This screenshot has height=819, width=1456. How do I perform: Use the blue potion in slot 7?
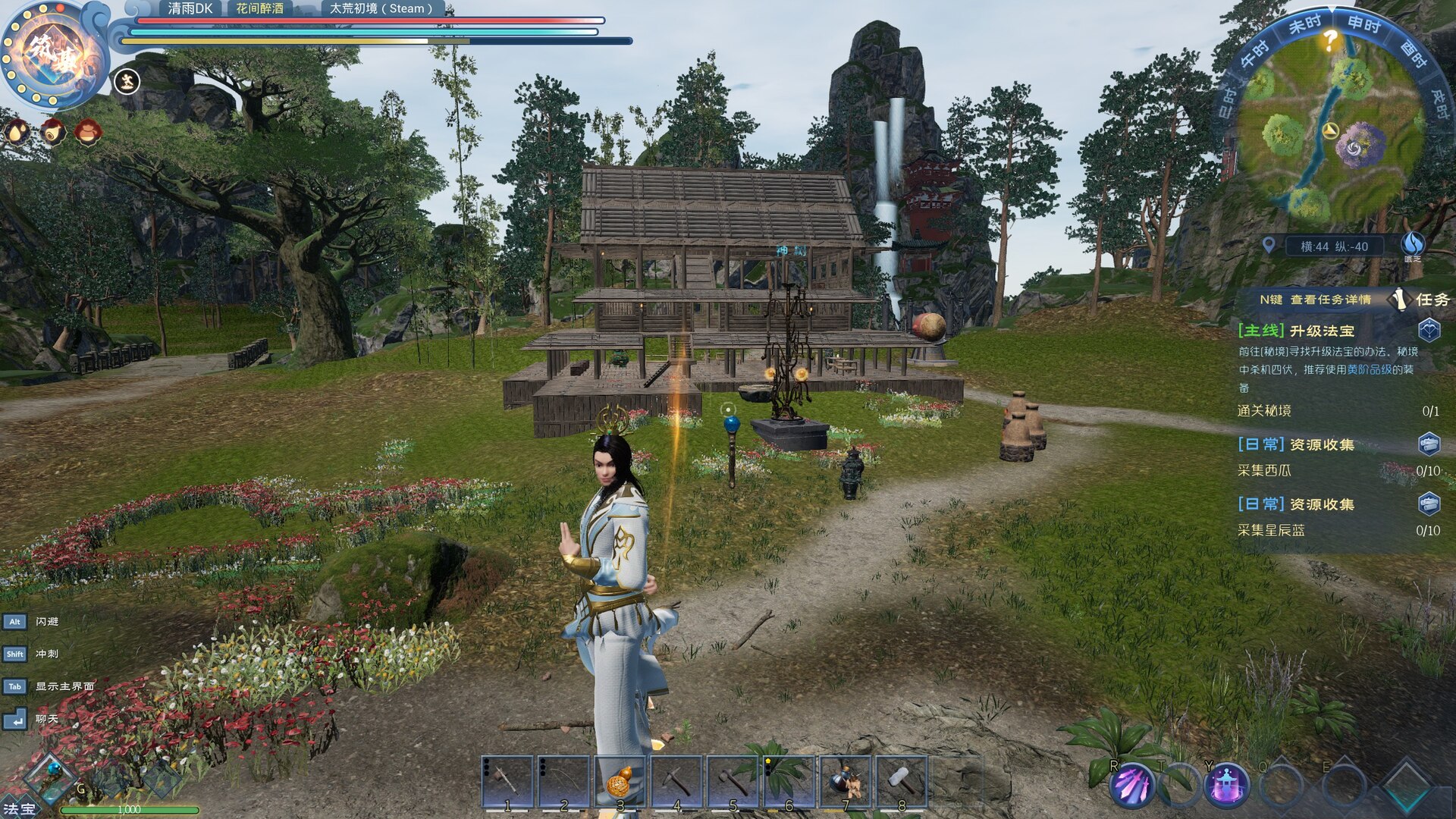[846, 781]
